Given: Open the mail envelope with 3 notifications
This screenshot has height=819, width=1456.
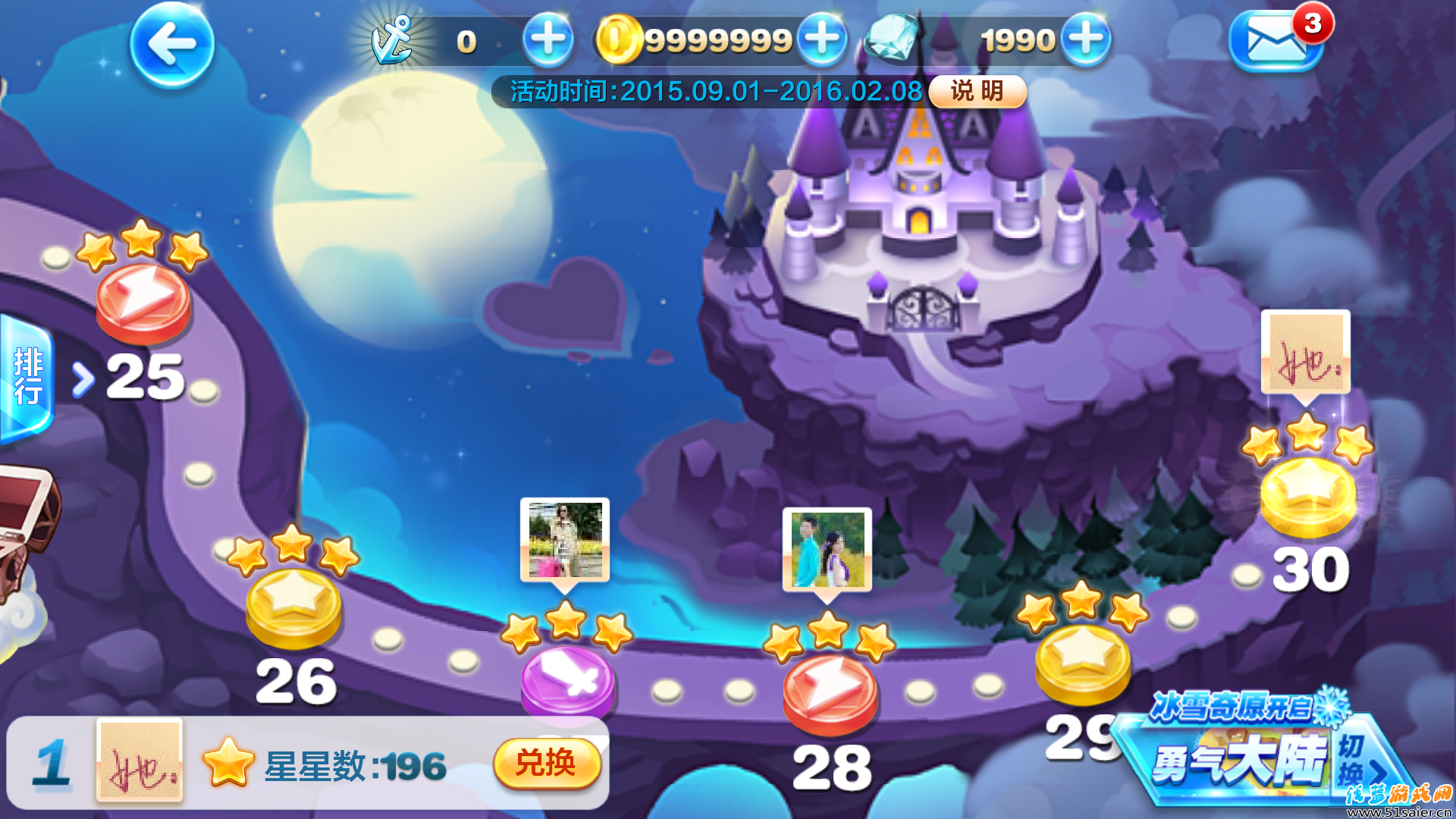Looking at the screenshot, I should click(x=1276, y=42).
